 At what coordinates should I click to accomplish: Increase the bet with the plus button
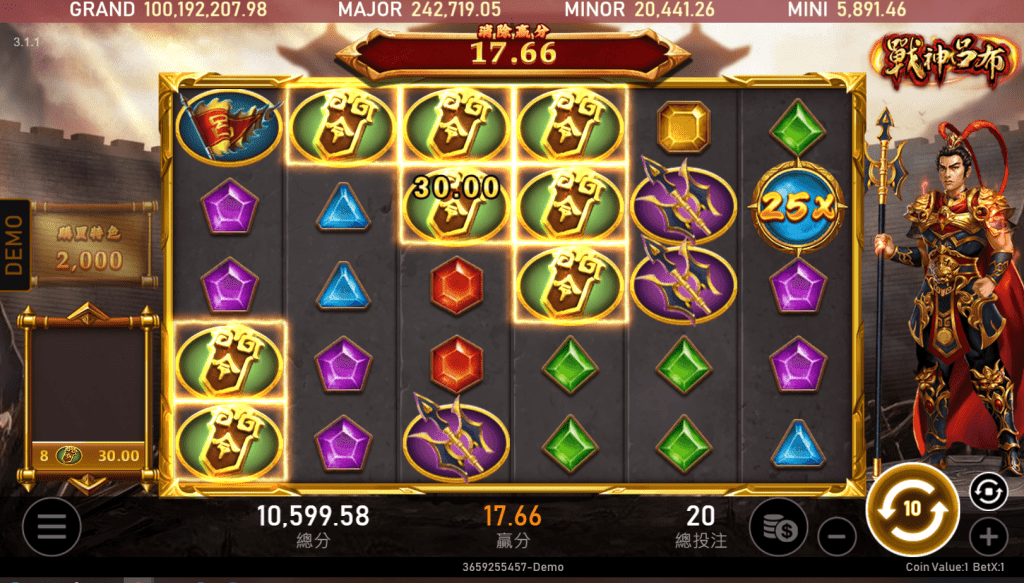[x=988, y=537]
